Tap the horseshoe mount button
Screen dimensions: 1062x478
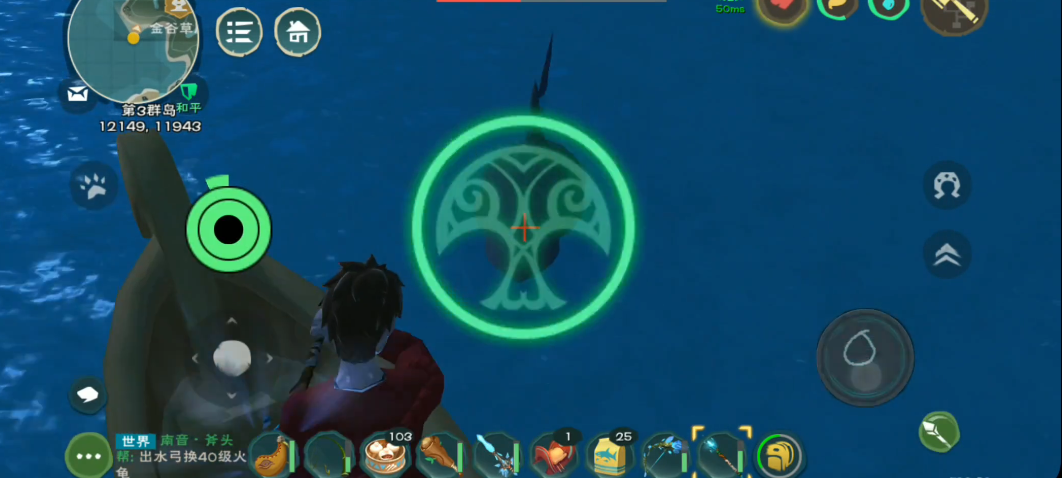point(946,185)
